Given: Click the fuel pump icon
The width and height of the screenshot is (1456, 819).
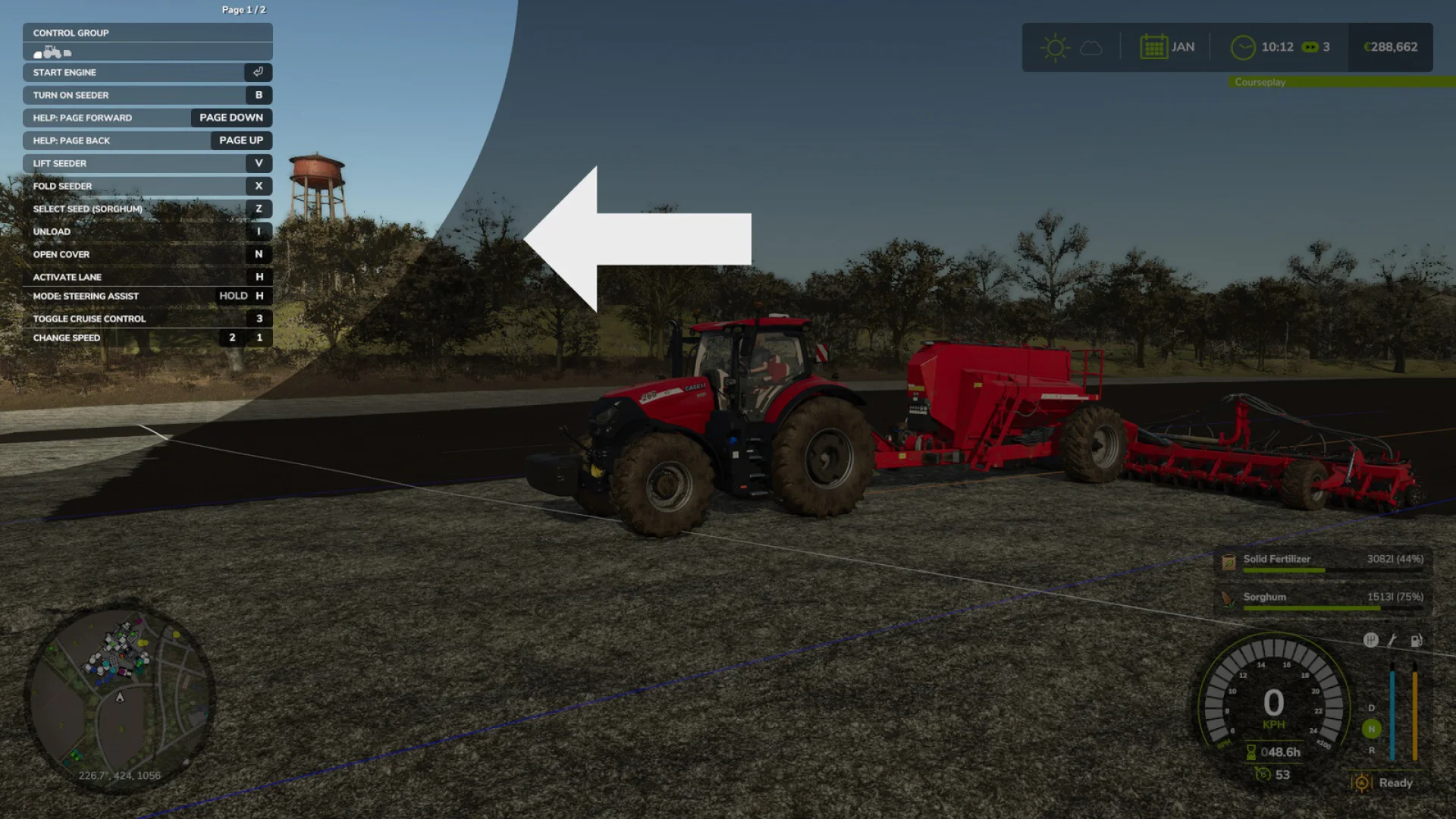Looking at the screenshot, I should (1415, 640).
